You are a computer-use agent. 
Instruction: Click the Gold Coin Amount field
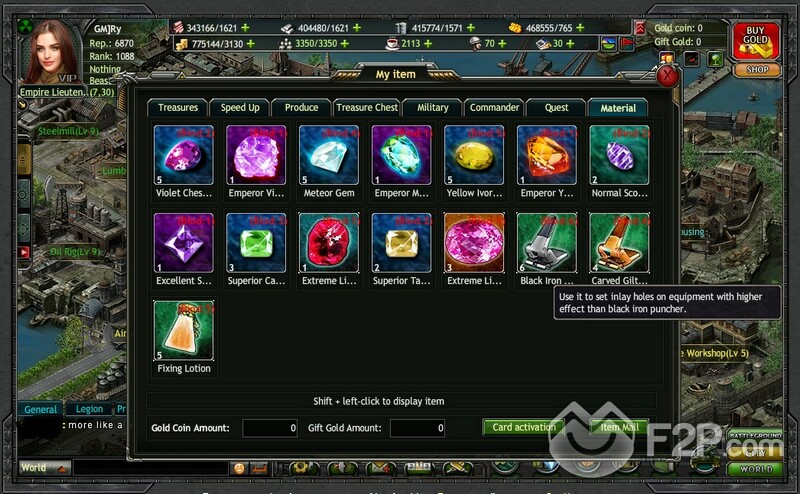point(270,428)
